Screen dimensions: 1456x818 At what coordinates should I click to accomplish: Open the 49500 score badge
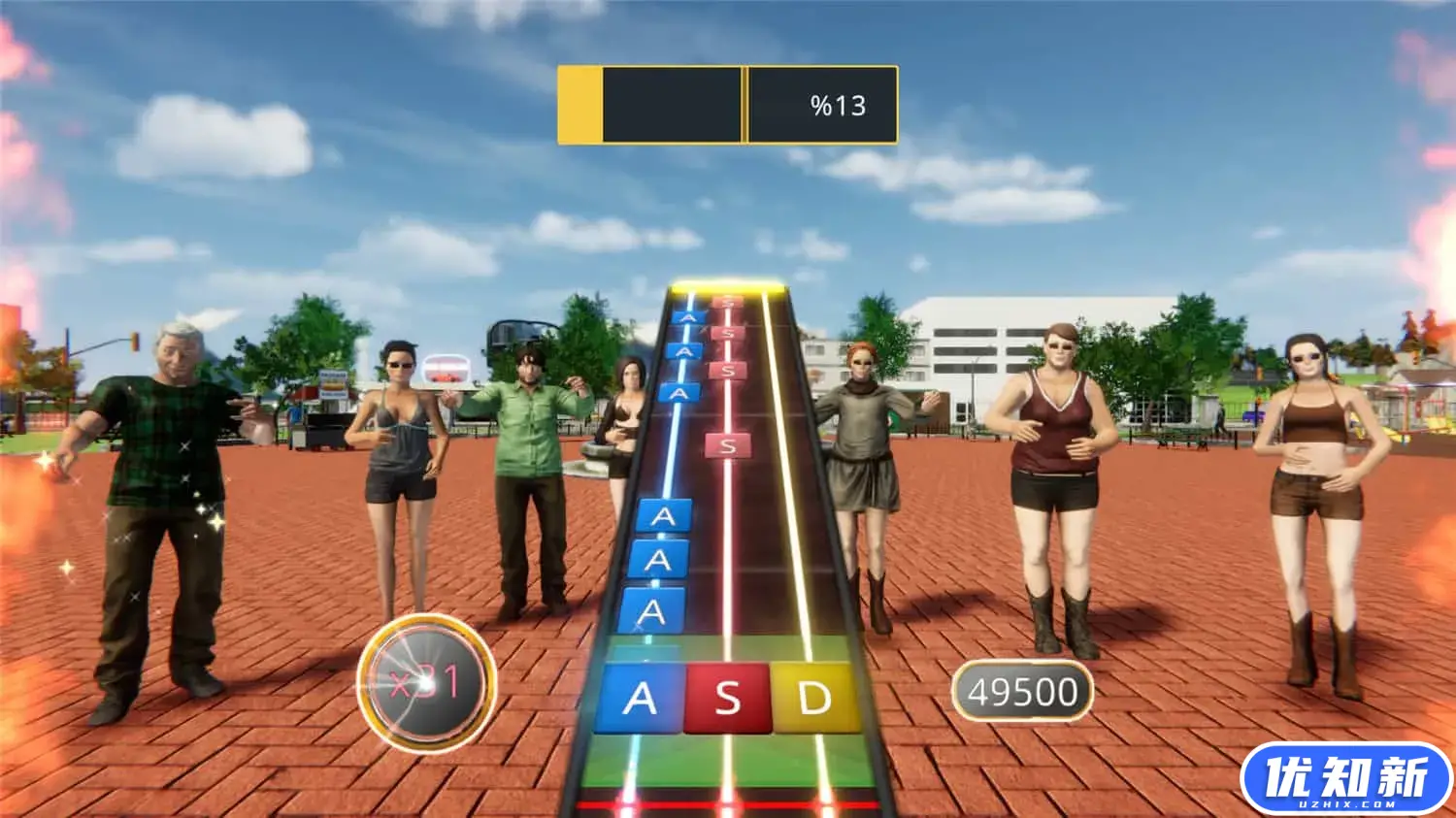(x=1022, y=691)
